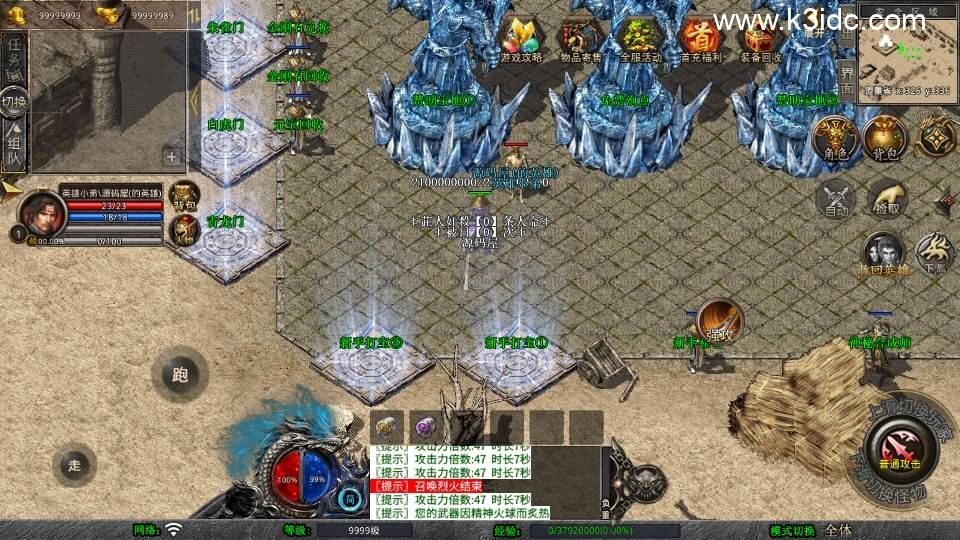Image resolution: width=960 pixels, height=540 pixels.
Task: Select the 组队 team tab
Action: point(13,143)
